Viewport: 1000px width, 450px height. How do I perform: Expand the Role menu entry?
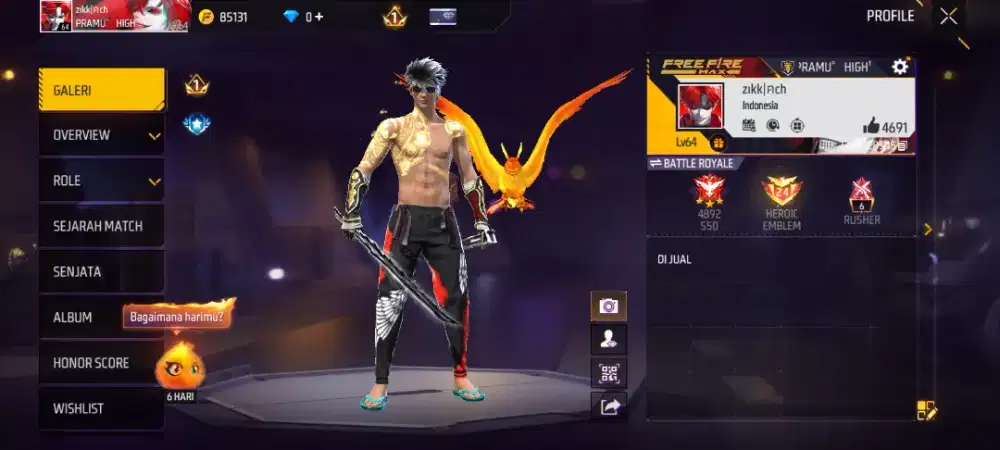pos(101,181)
